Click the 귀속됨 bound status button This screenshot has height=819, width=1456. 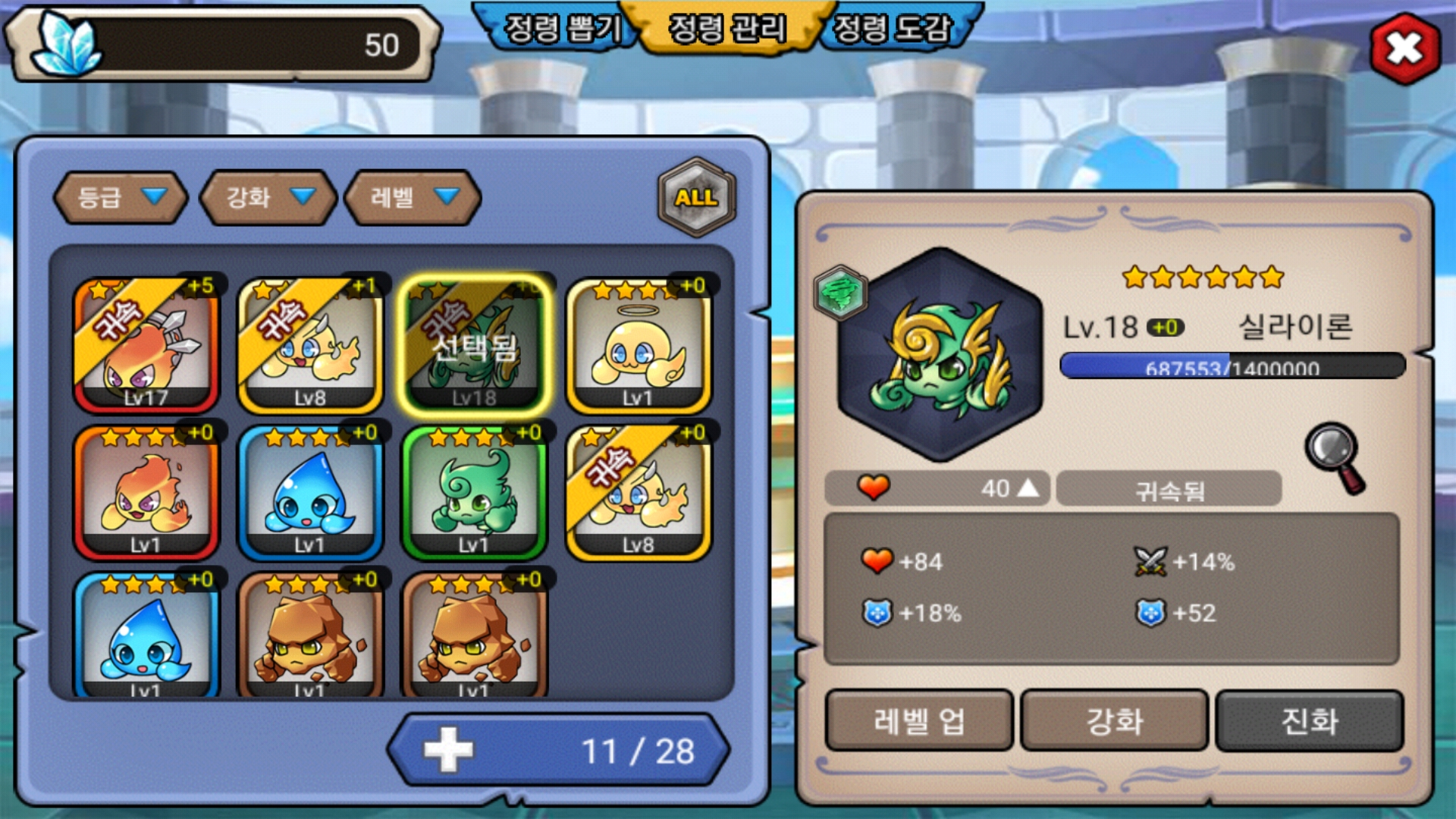point(1169,489)
